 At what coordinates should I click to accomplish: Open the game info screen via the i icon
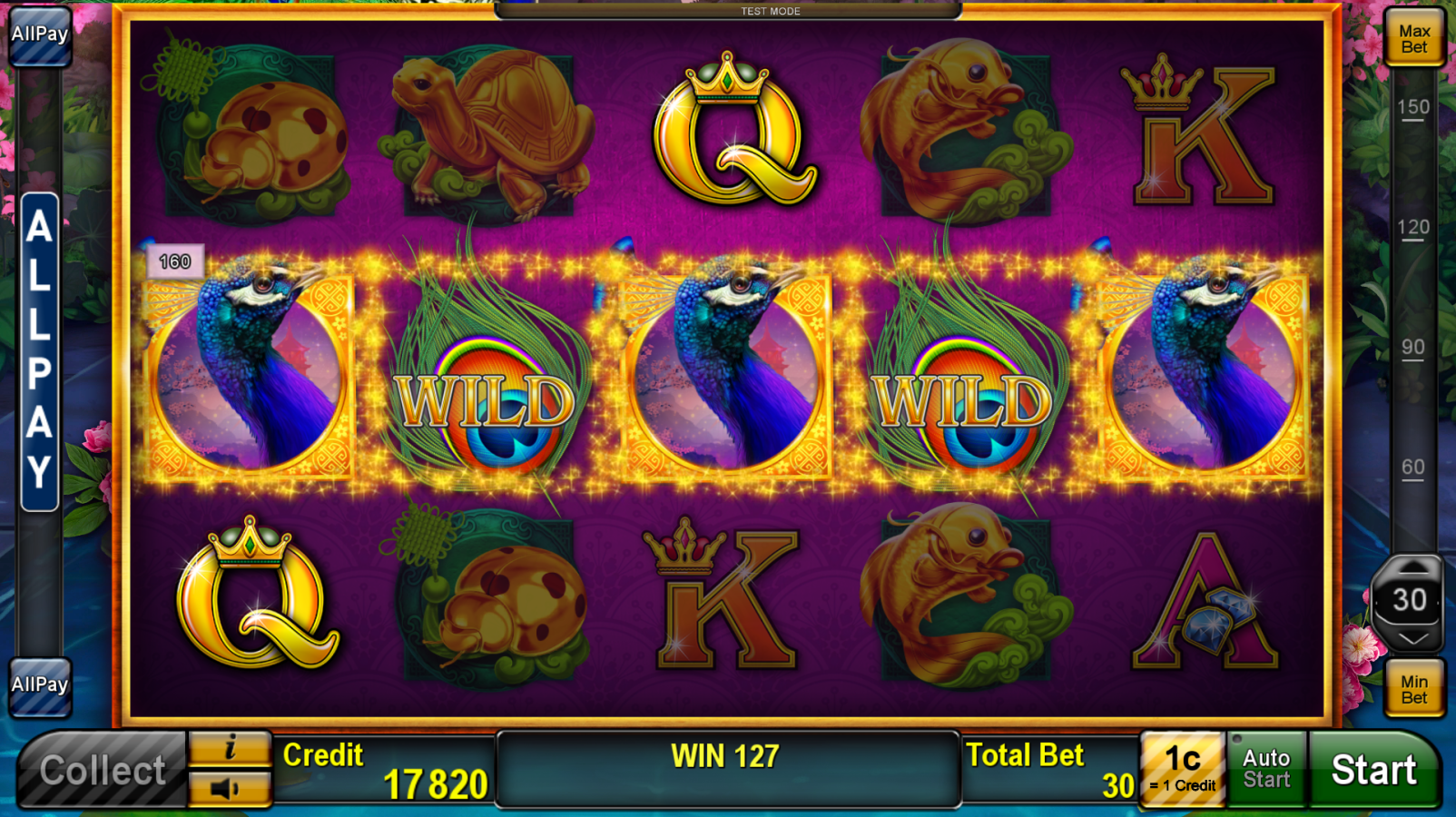point(228,749)
